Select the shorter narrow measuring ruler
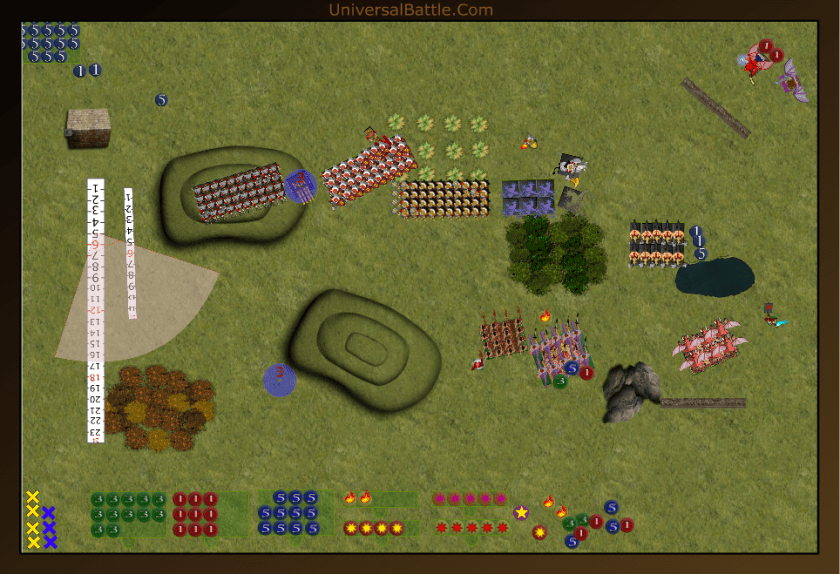This screenshot has height=574, width=840. pyautogui.click(x=129, y=253)
